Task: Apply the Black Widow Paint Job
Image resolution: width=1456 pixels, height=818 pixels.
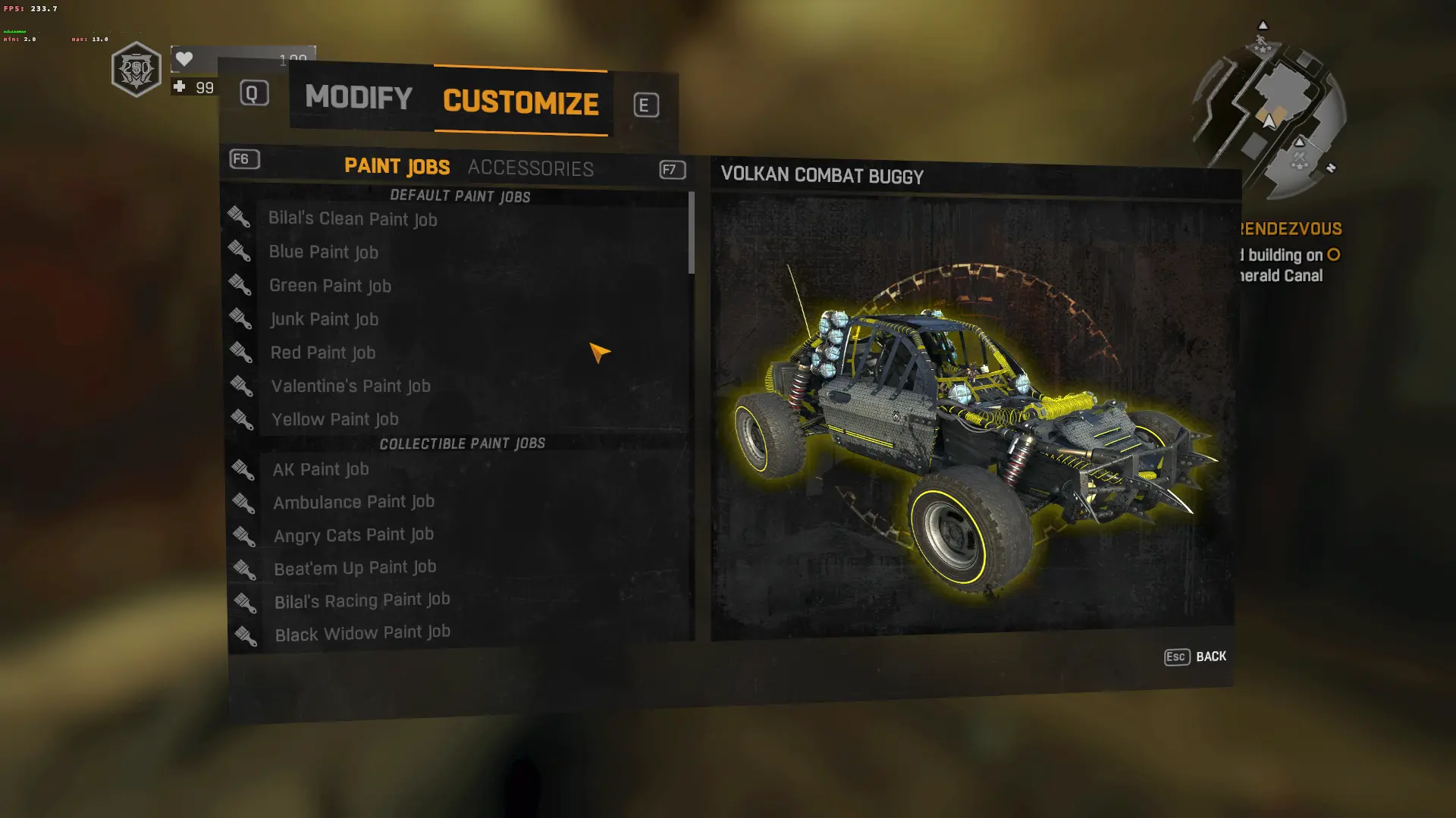Action: [x=362, y=633]
